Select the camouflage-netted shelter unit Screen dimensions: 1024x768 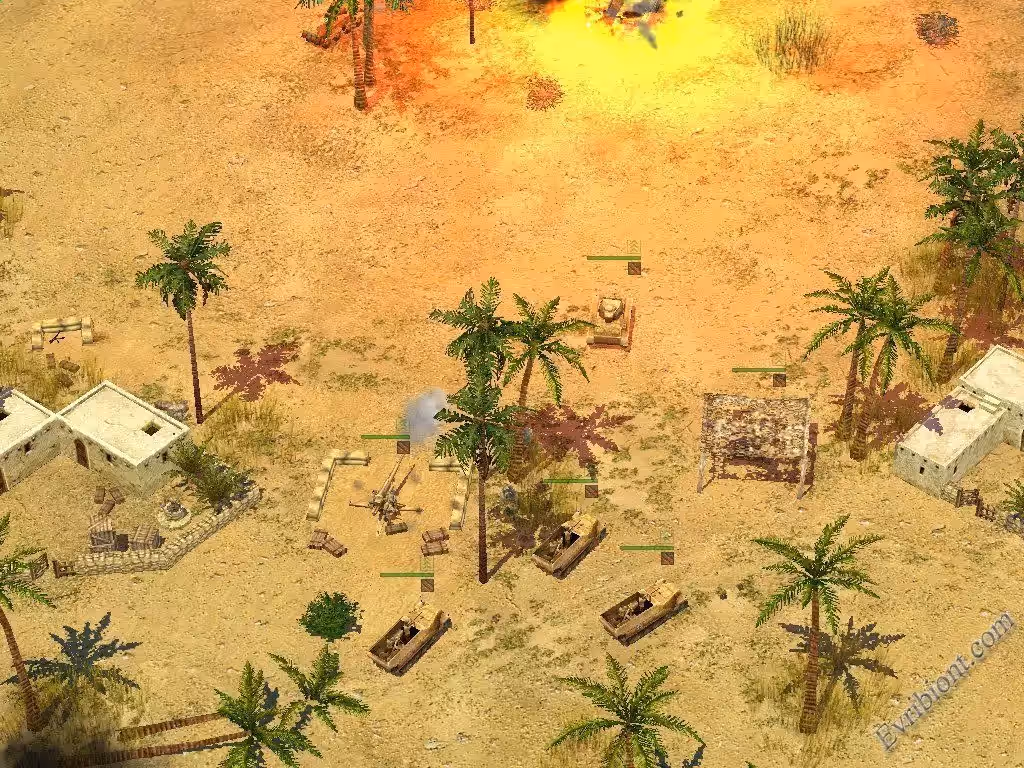[x=757, y=435]
